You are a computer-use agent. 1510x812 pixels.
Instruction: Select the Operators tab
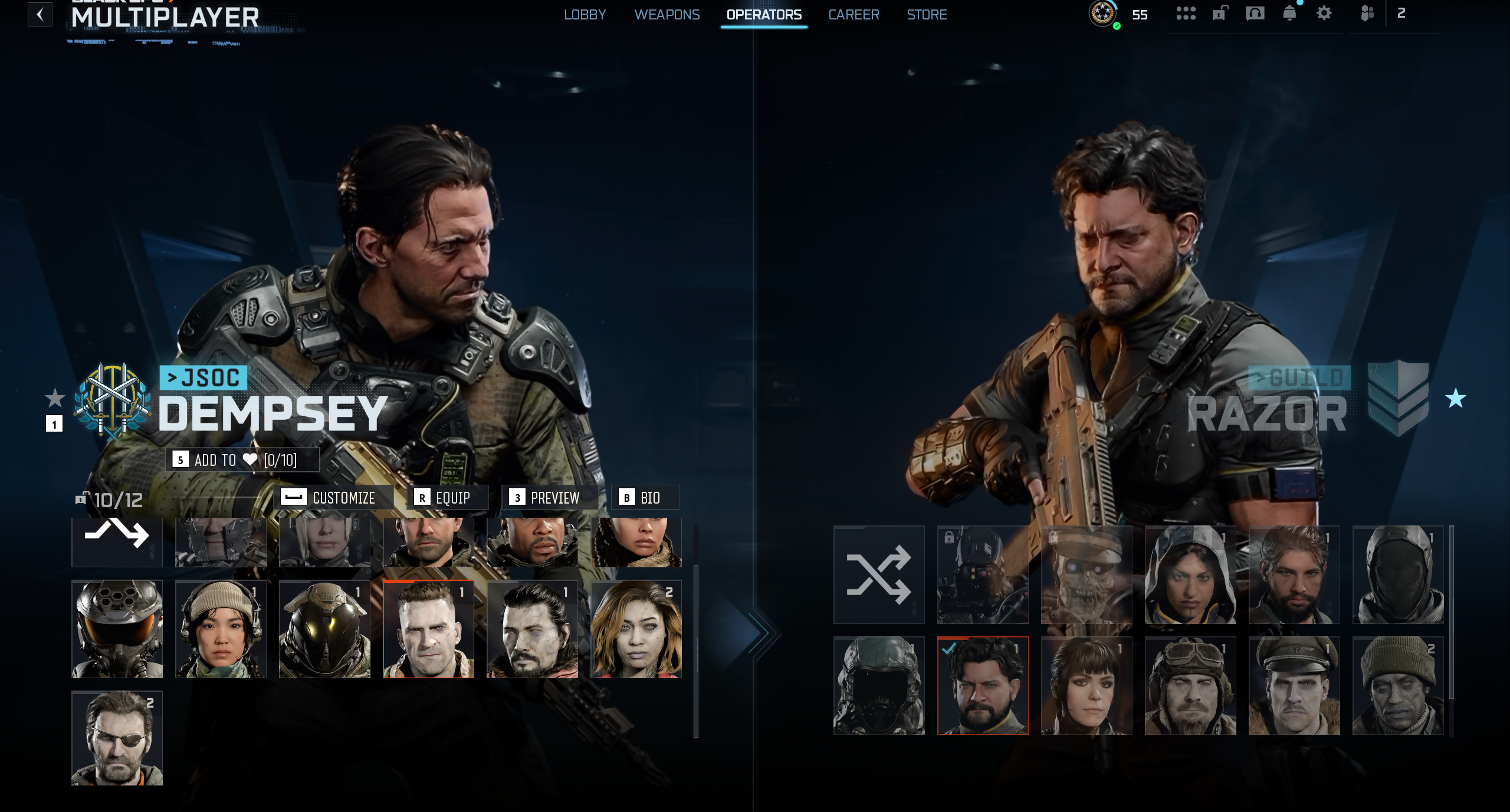(x=764, y=15)
